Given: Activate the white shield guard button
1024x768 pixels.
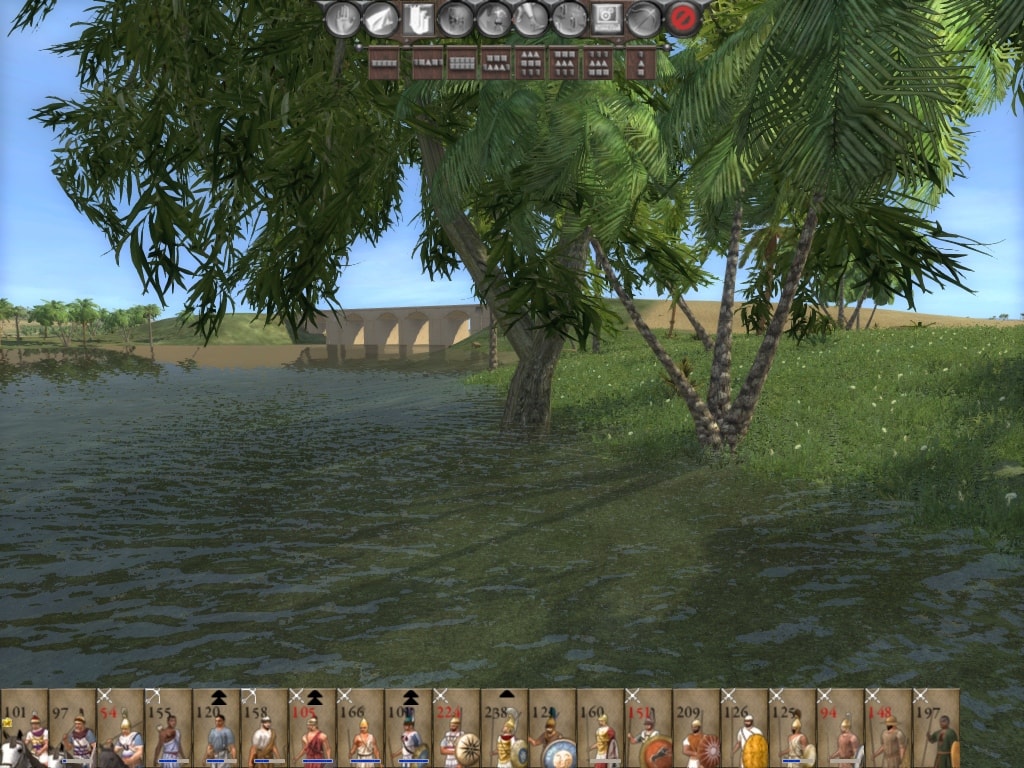Looking at the screenshot, I should [418, 19].
